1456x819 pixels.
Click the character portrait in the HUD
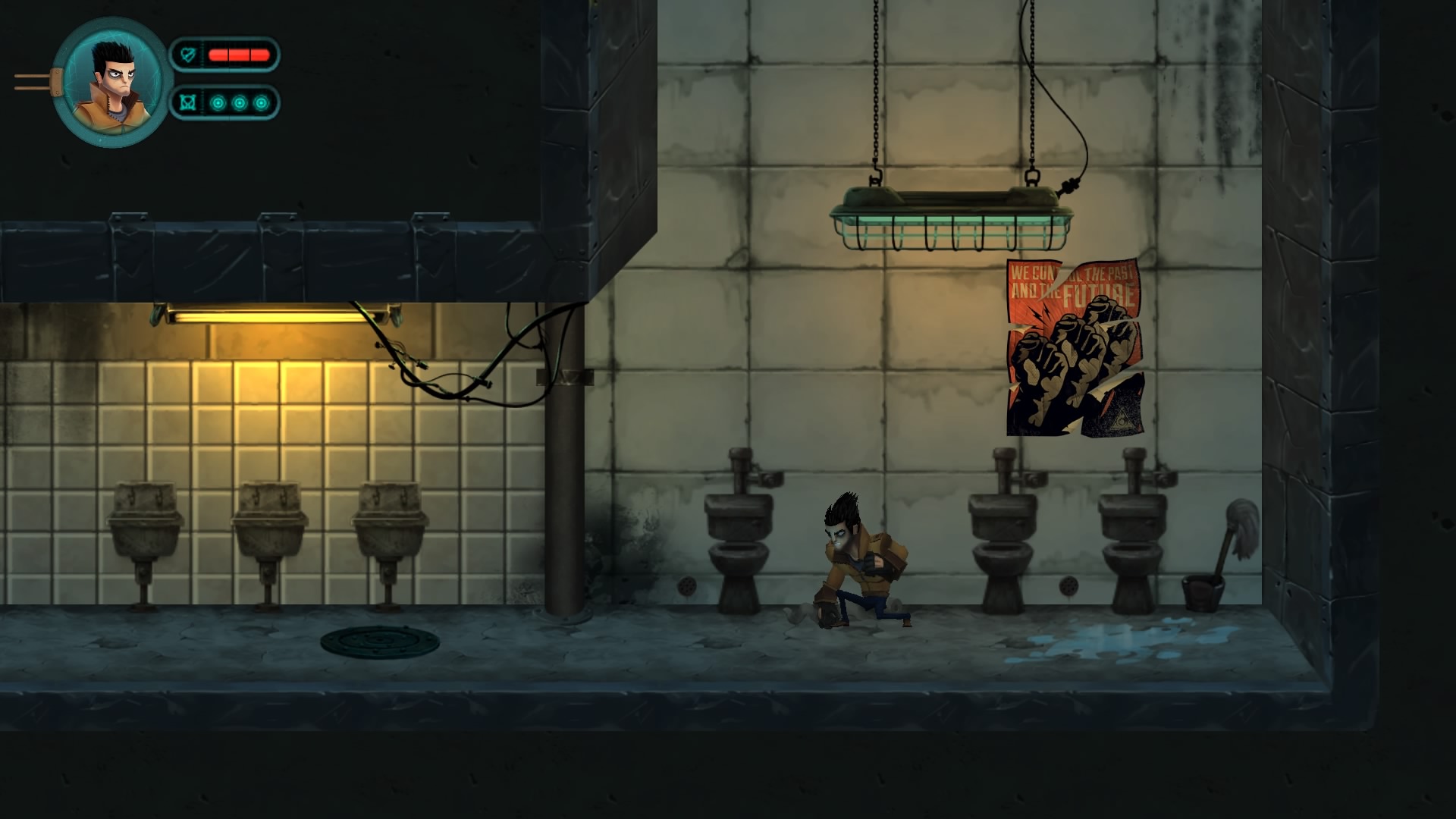click(x=111, y=82)
